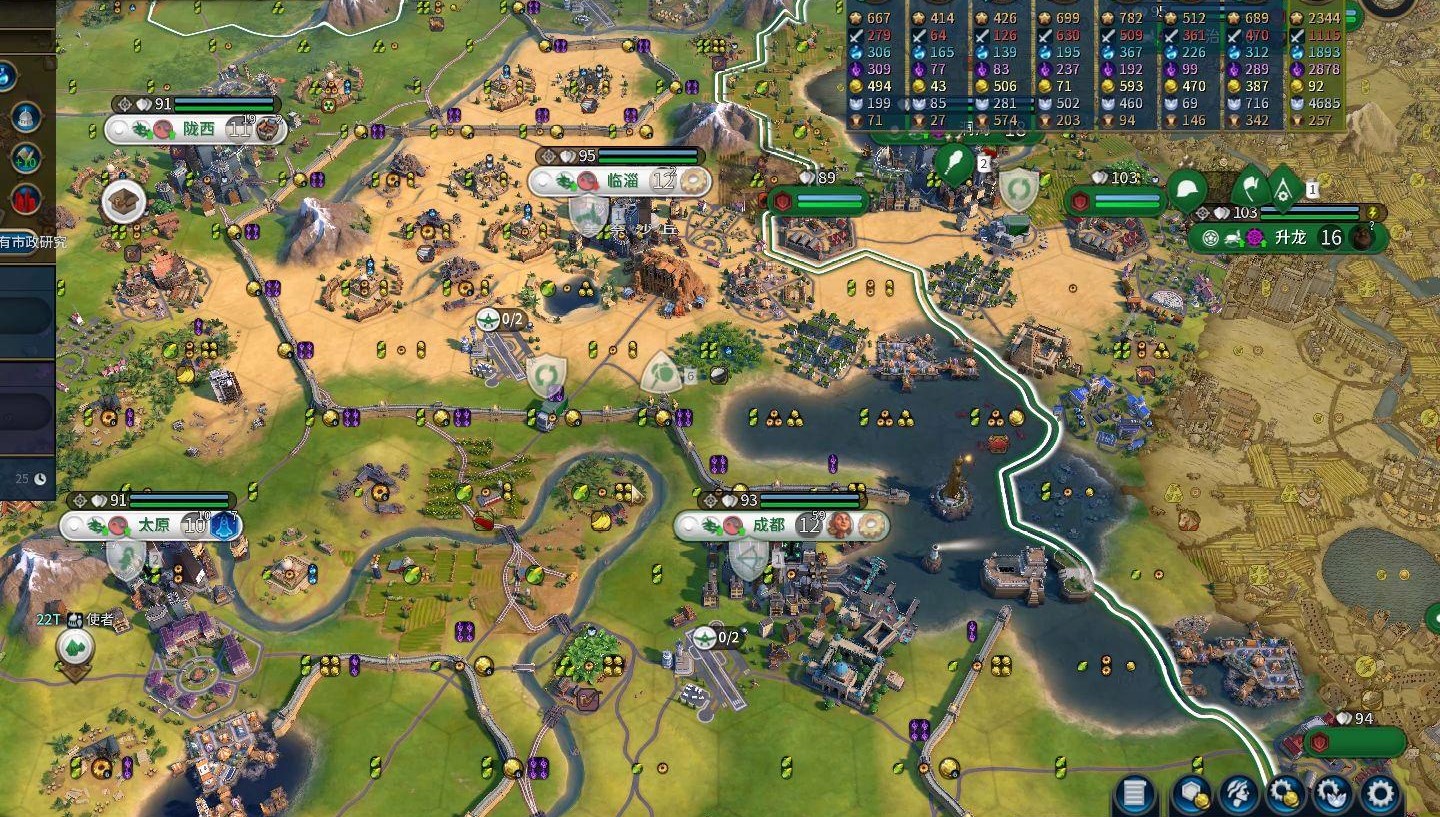Select the green feather unit flag

coord(953,164)
